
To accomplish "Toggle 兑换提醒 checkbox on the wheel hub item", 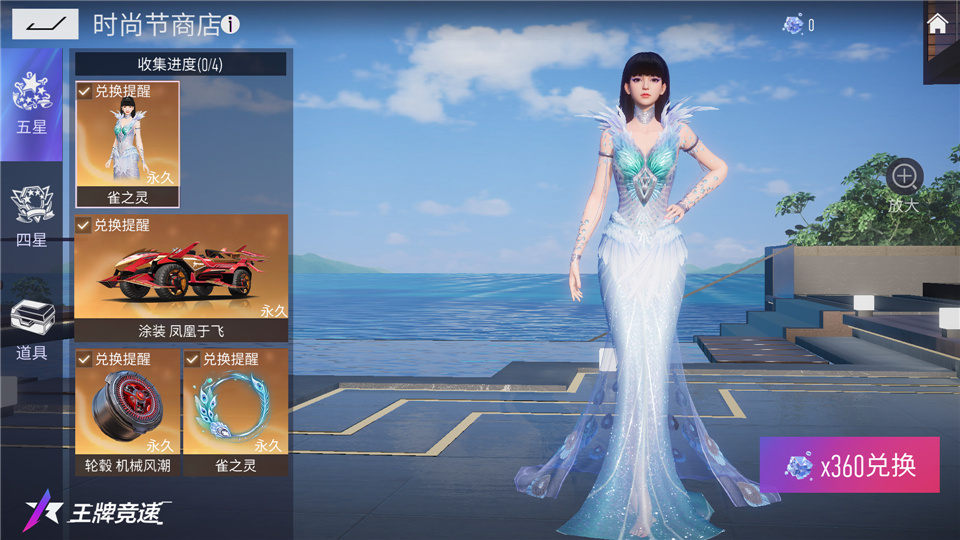I will tap(85, 358).
